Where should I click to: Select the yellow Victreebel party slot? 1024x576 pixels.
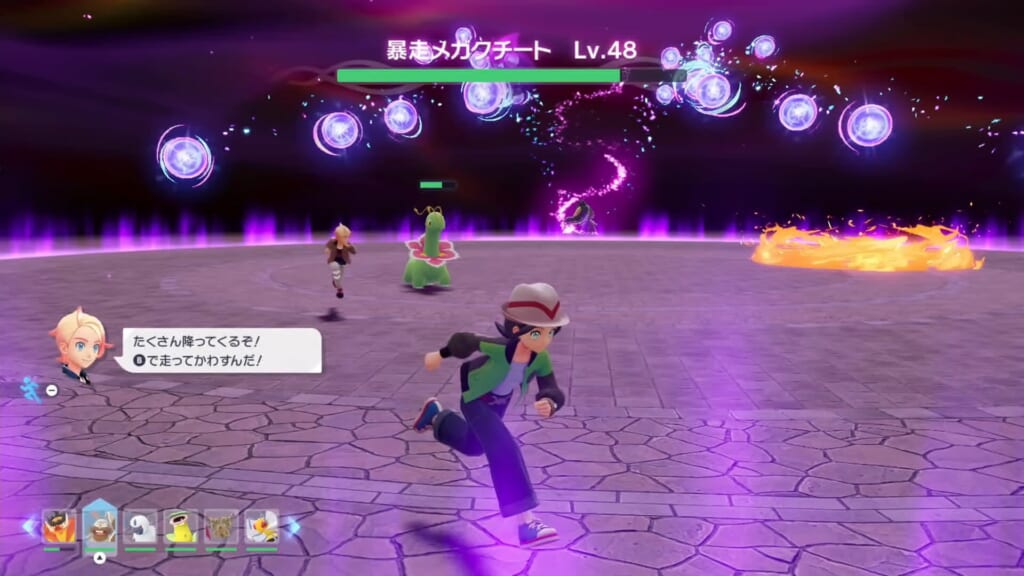[181, 526]
